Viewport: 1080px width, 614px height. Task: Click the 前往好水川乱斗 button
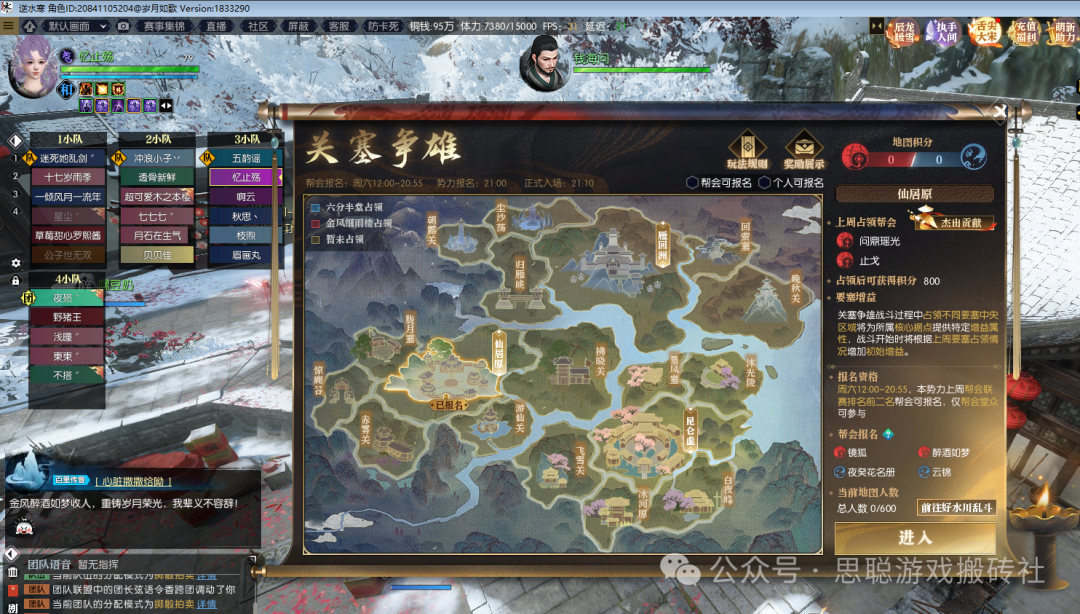point(957,508)
